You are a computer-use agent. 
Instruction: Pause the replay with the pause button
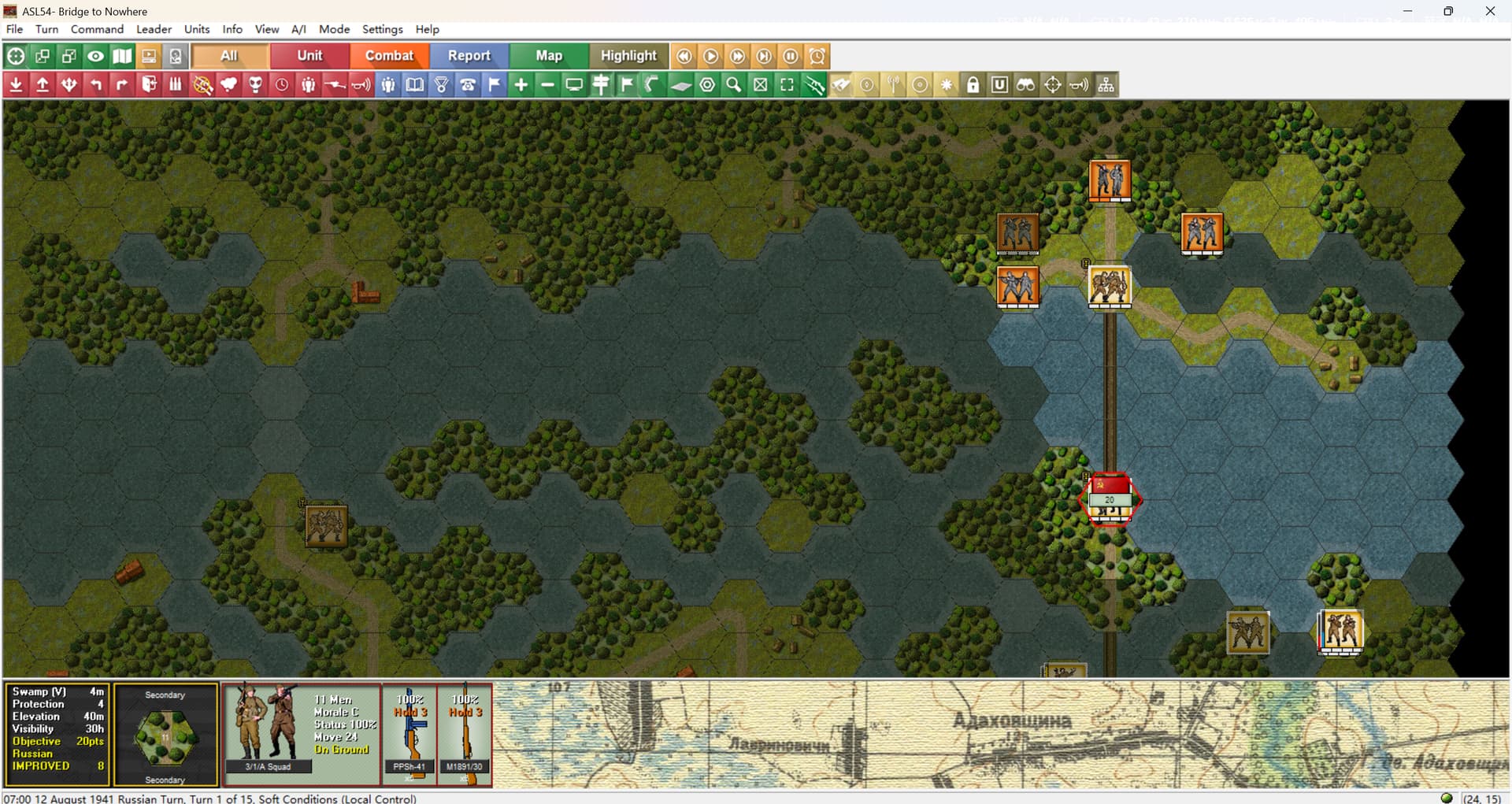[791, 56]
